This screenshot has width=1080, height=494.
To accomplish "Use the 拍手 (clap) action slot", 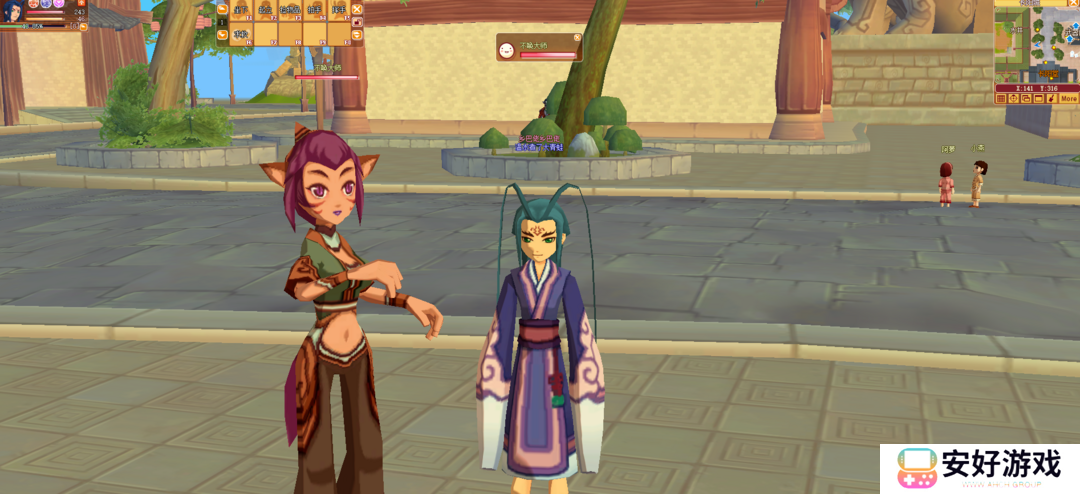I will pos(313,10).
